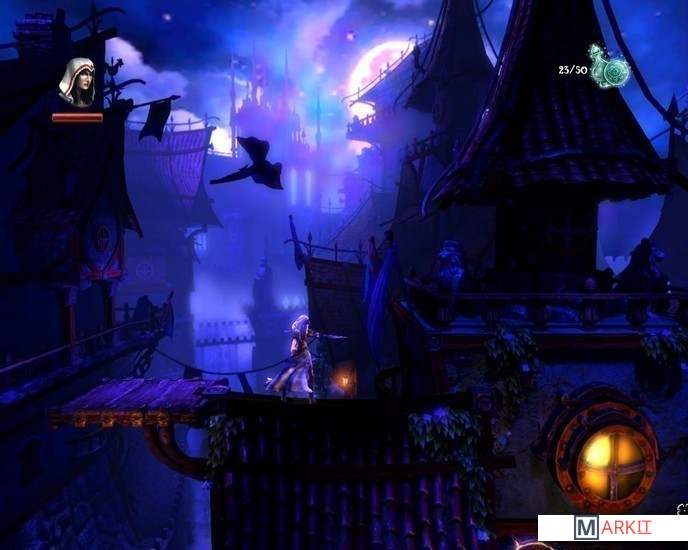688x550 pixels.
Task: Click the MARKIT watermark logo
Action: coord(612,528)
